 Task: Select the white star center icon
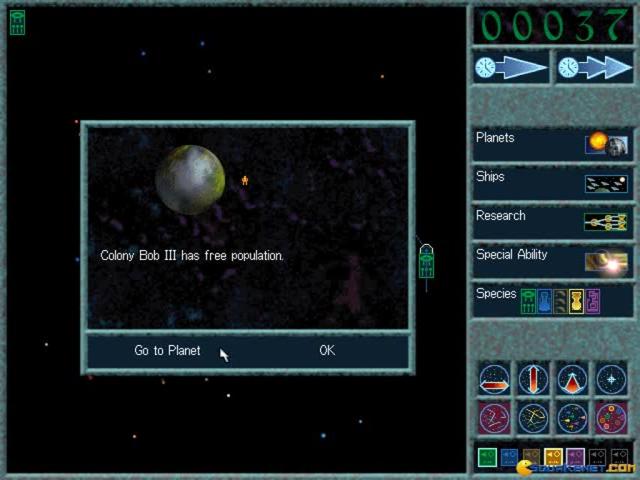point(611,379)
